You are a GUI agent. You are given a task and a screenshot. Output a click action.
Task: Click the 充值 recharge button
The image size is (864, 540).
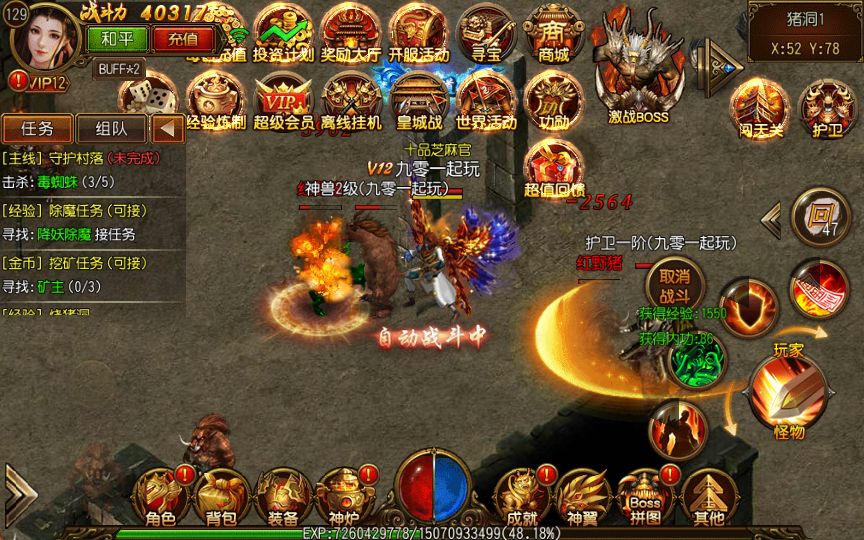tap(183, 39)
